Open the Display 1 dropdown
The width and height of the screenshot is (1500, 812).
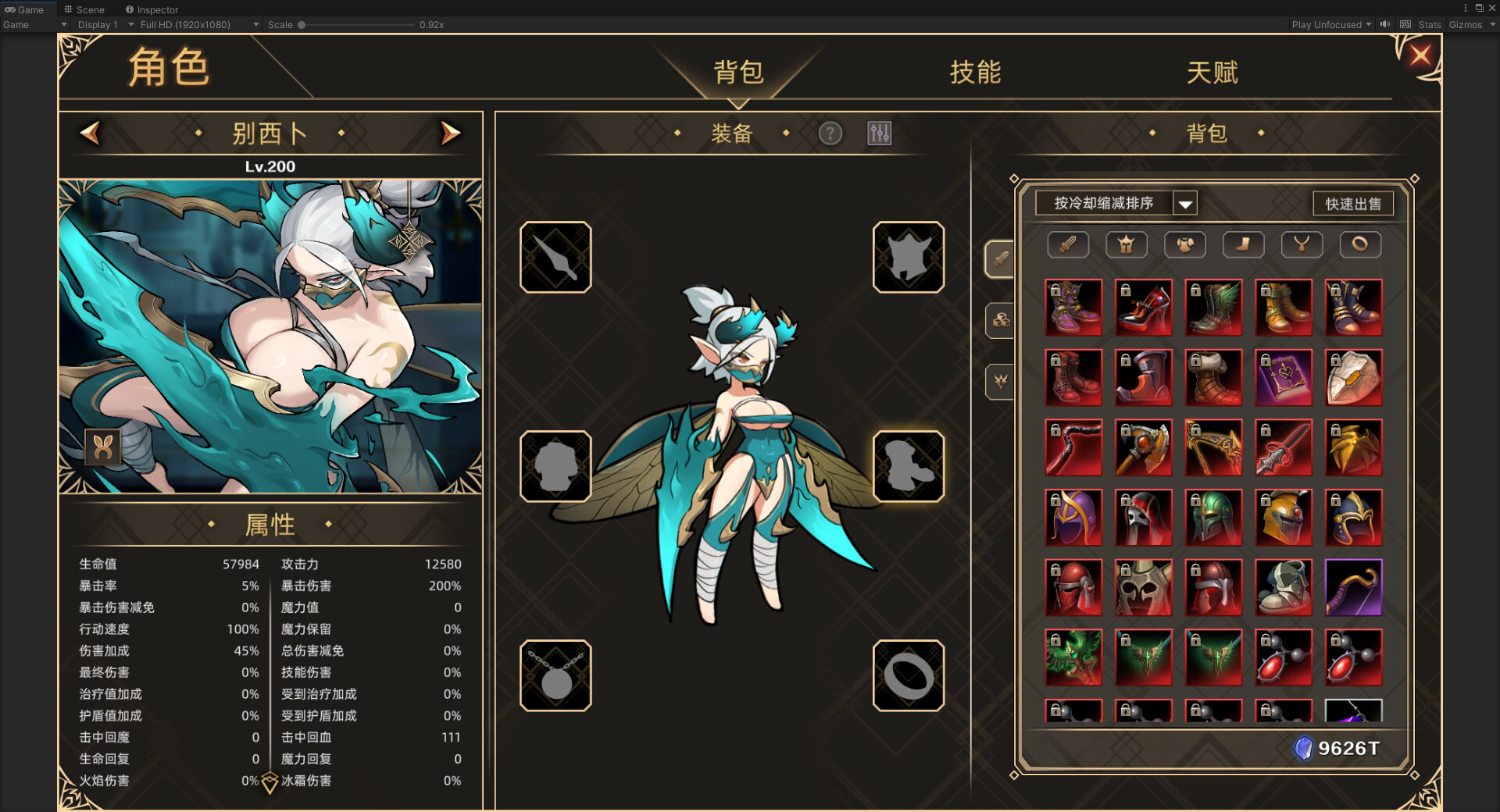click(x=102, y=24)
